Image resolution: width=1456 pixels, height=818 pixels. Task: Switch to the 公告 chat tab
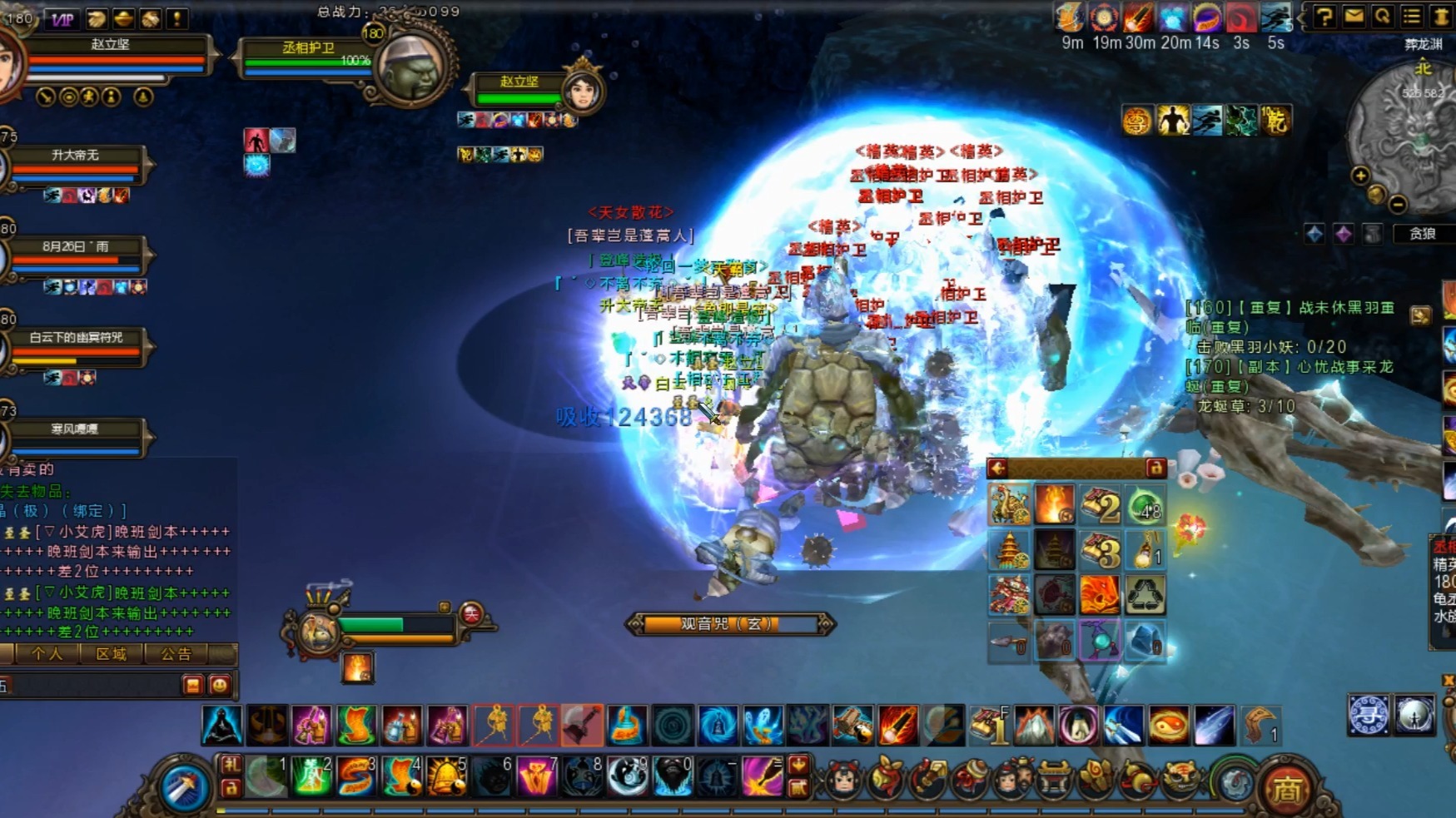pos(176,654)
